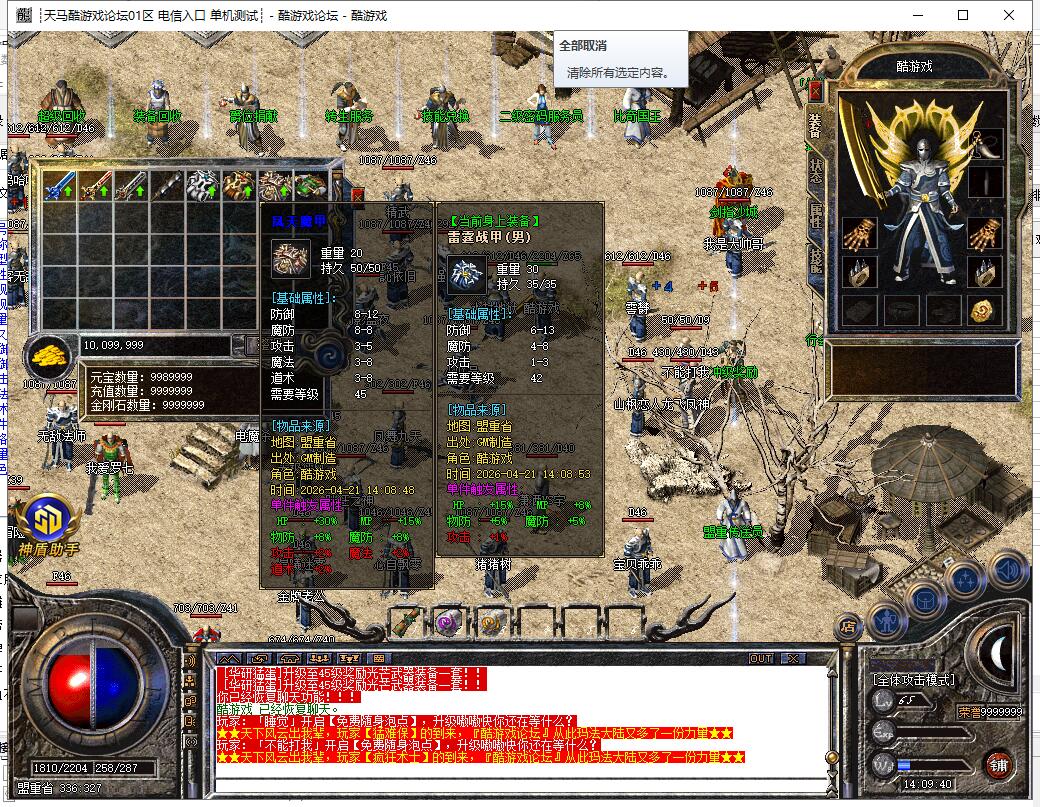Open the 神盾助手 helper

click(46, 522)
